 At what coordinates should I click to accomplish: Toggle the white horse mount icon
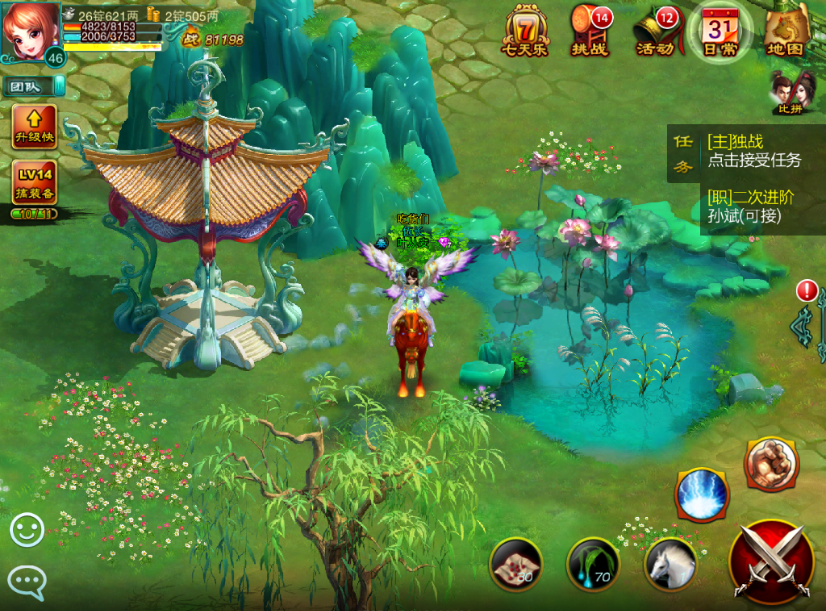670,565
